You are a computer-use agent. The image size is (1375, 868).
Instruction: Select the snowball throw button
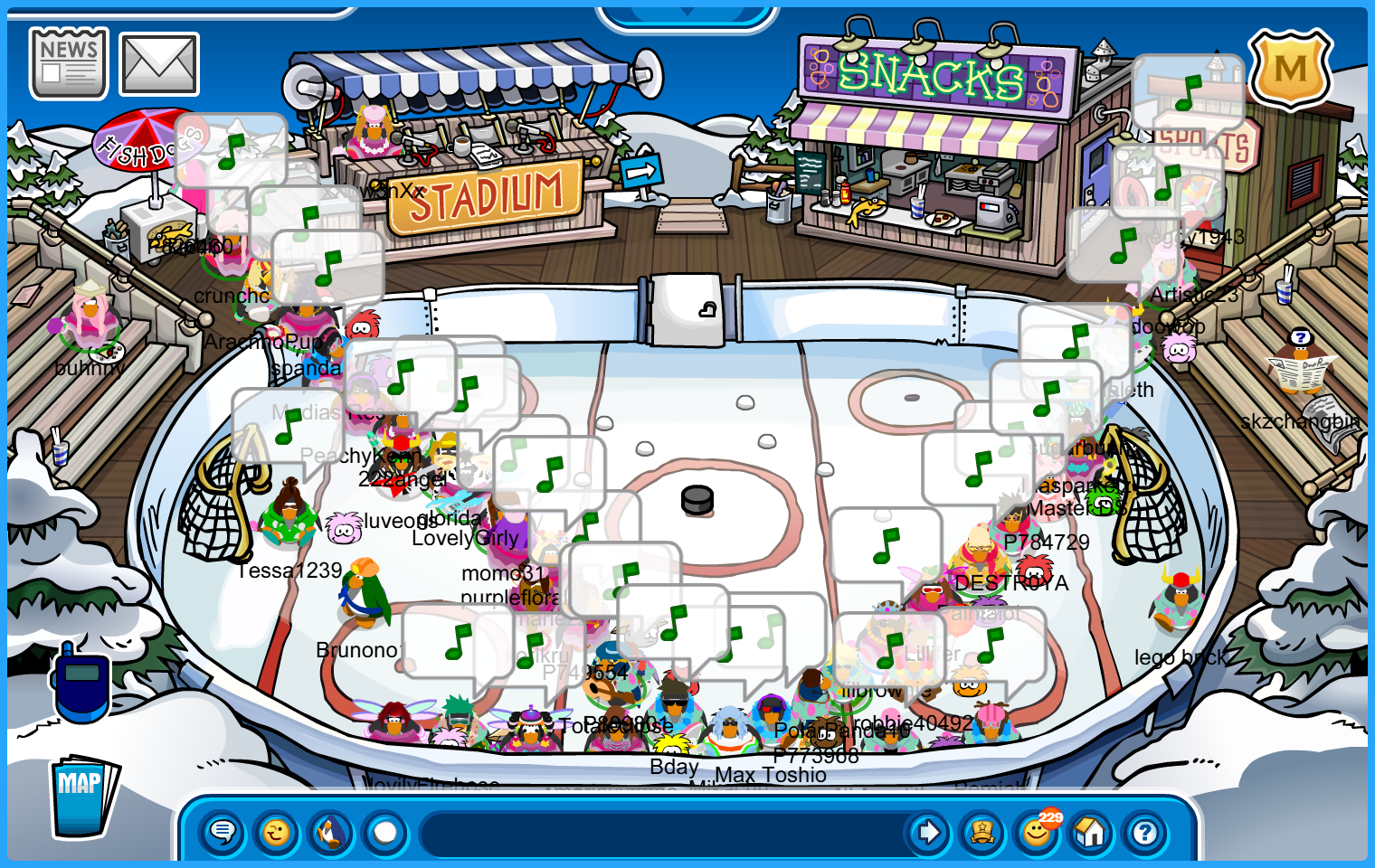pyautogui.click(x=385, y=832)
